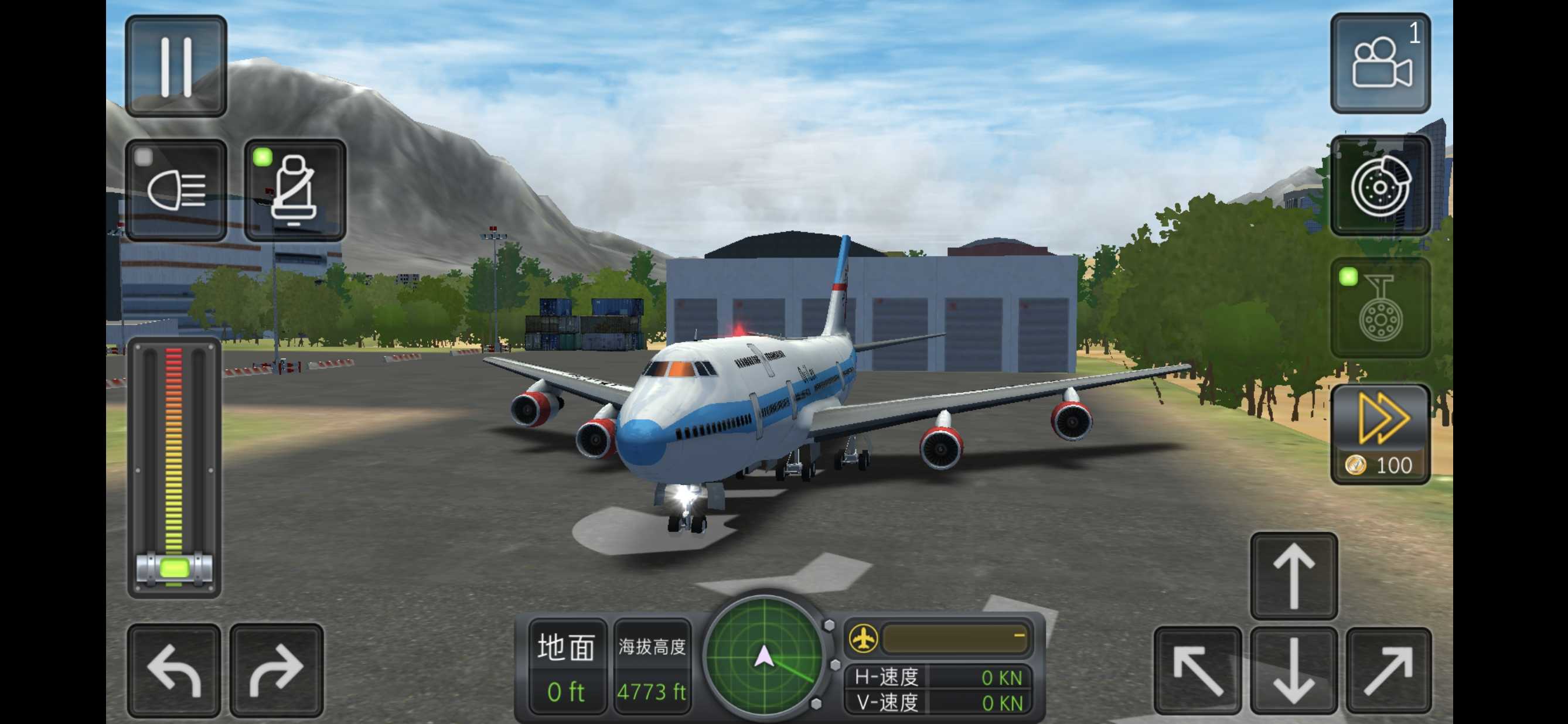Image resolution: width=1568 pixels, height=724 pixels.
Task: Toggle the aircraft headlights
Action: [176, 190]
